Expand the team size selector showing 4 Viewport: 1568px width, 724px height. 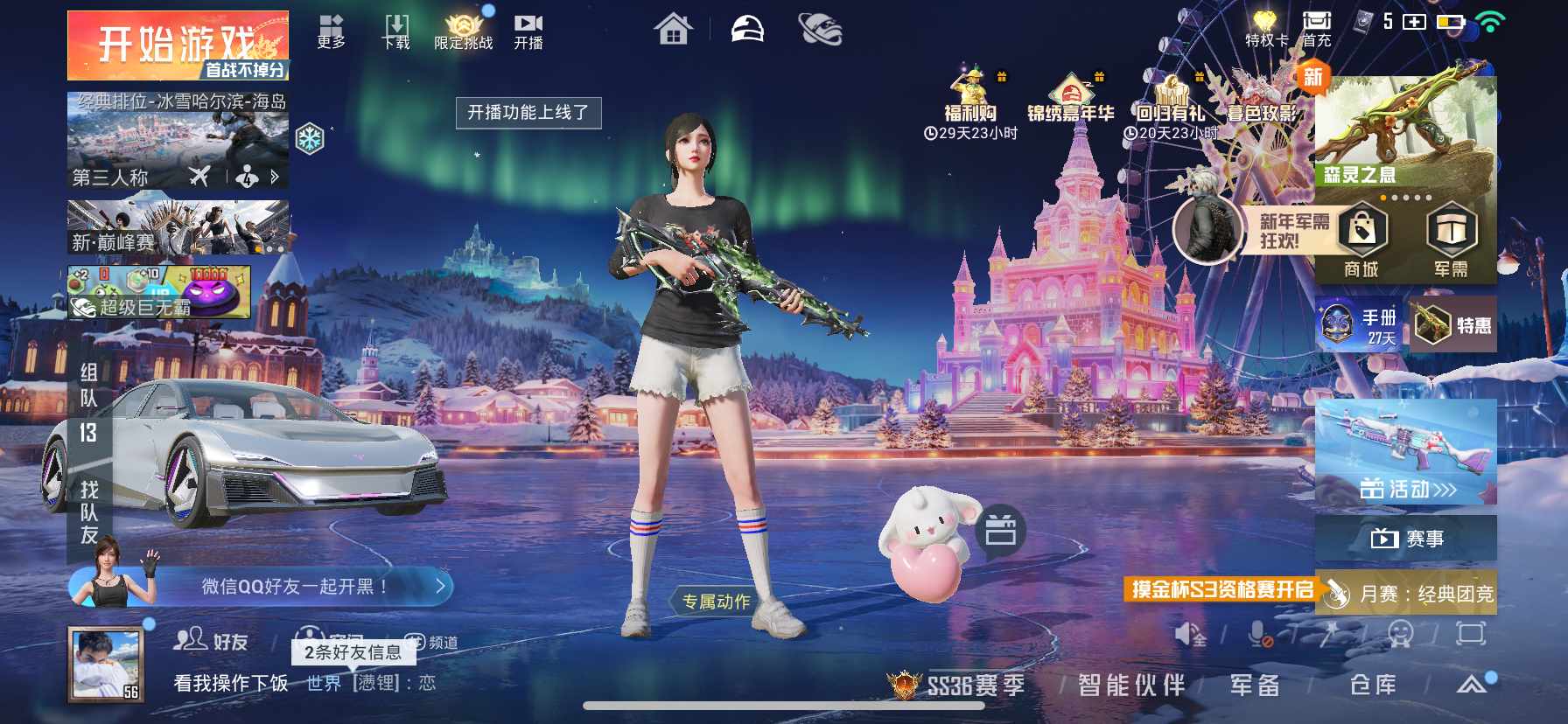point(246,176)
